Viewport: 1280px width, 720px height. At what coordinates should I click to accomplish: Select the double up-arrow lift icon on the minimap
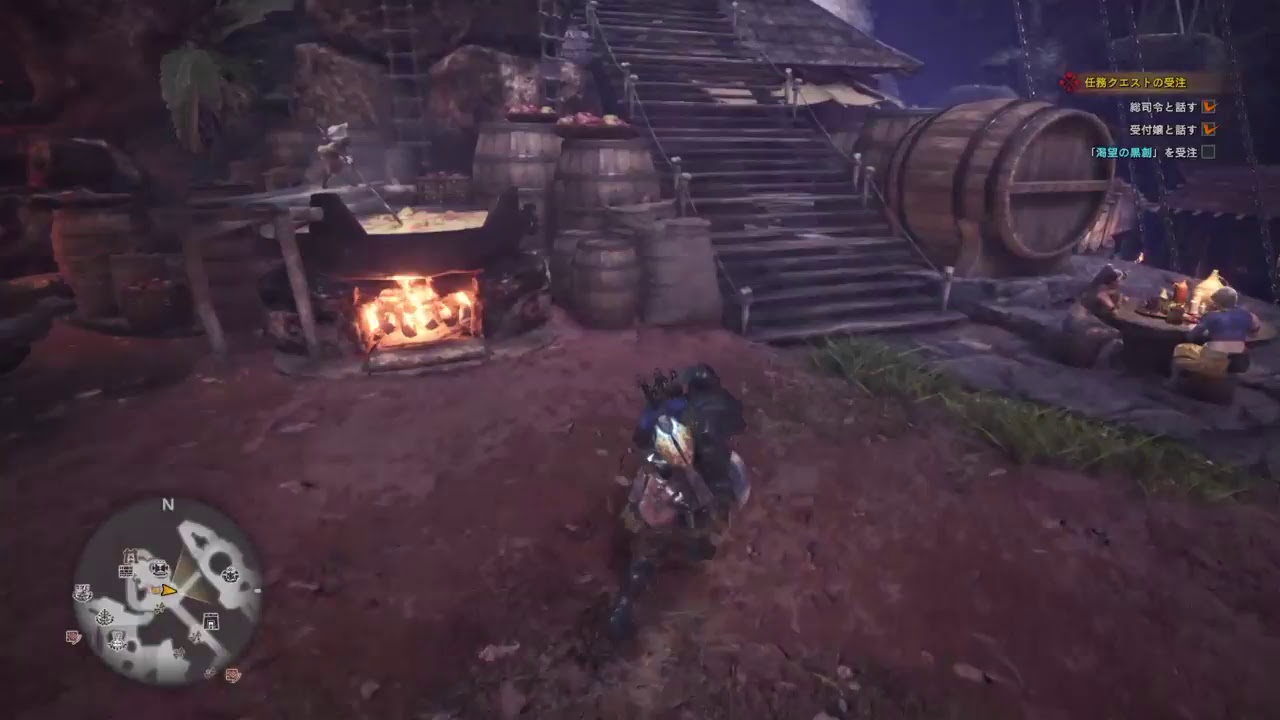[196, 638]
